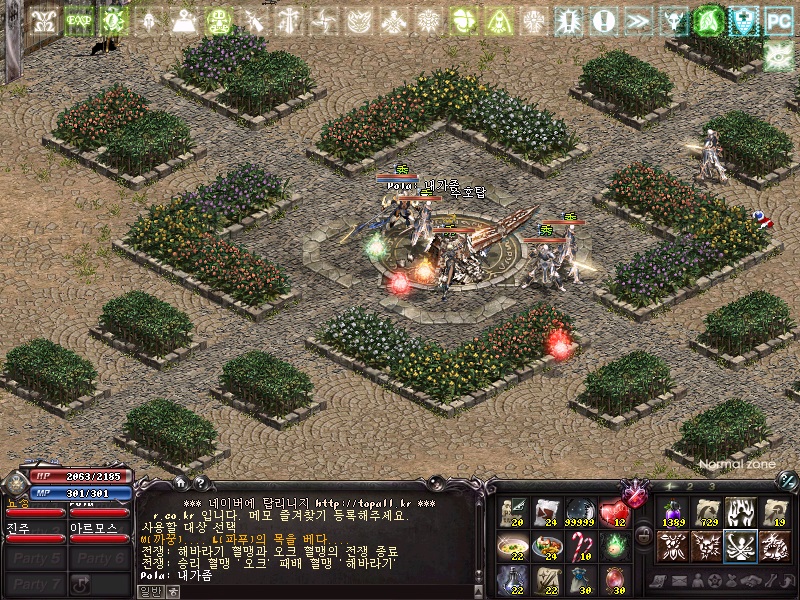Select the PC status icon

pyautogui.click(x=777, y=20)
